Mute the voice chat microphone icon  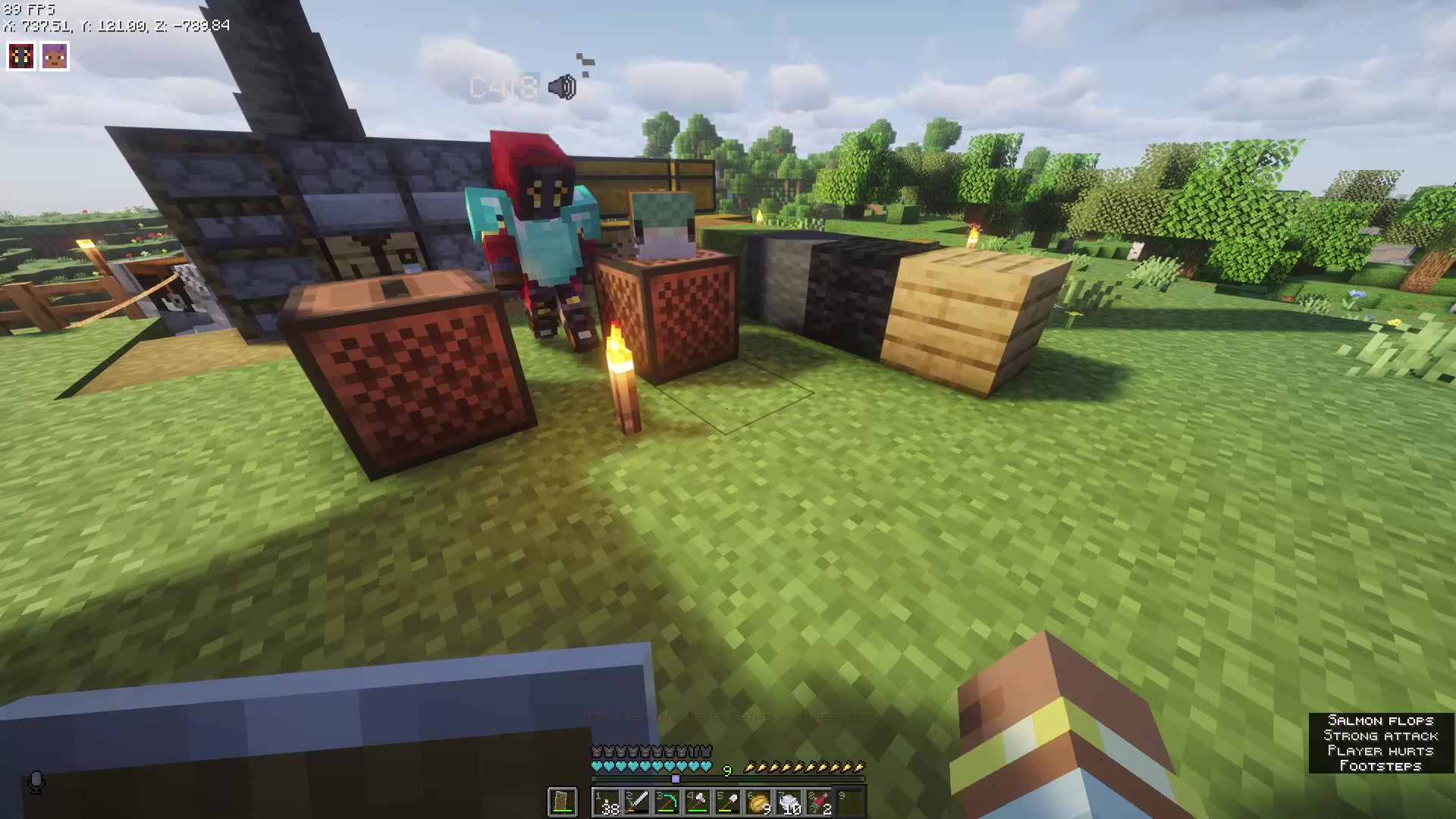click(38, 783)
